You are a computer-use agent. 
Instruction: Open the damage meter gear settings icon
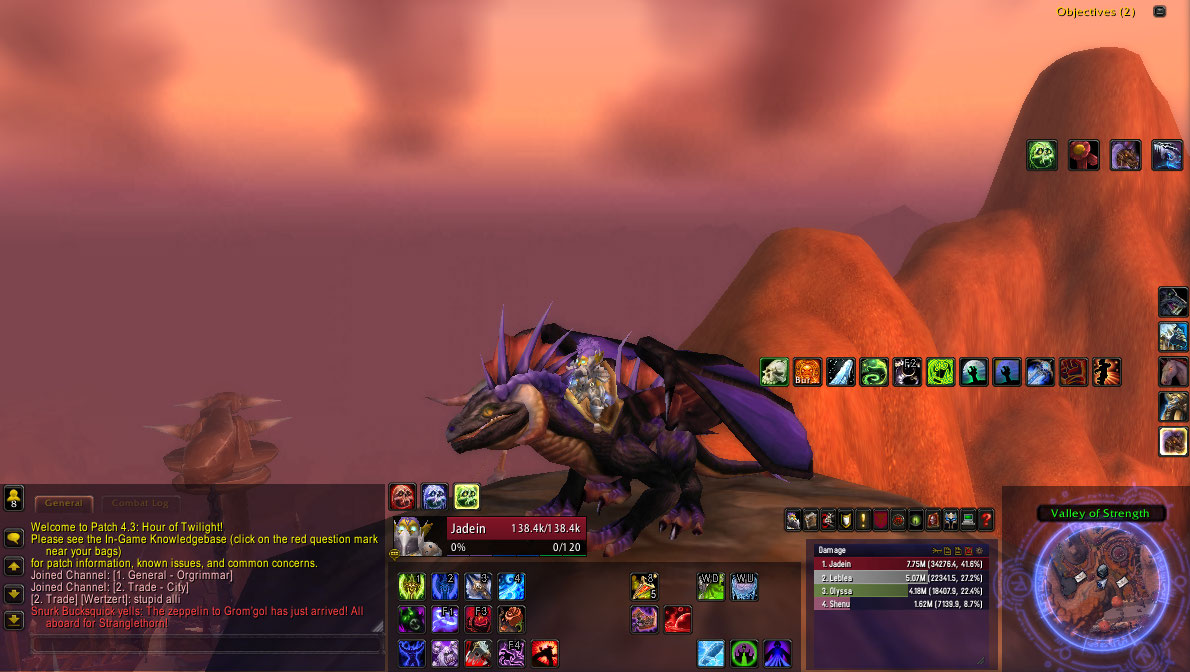click(x=980, y=550)
